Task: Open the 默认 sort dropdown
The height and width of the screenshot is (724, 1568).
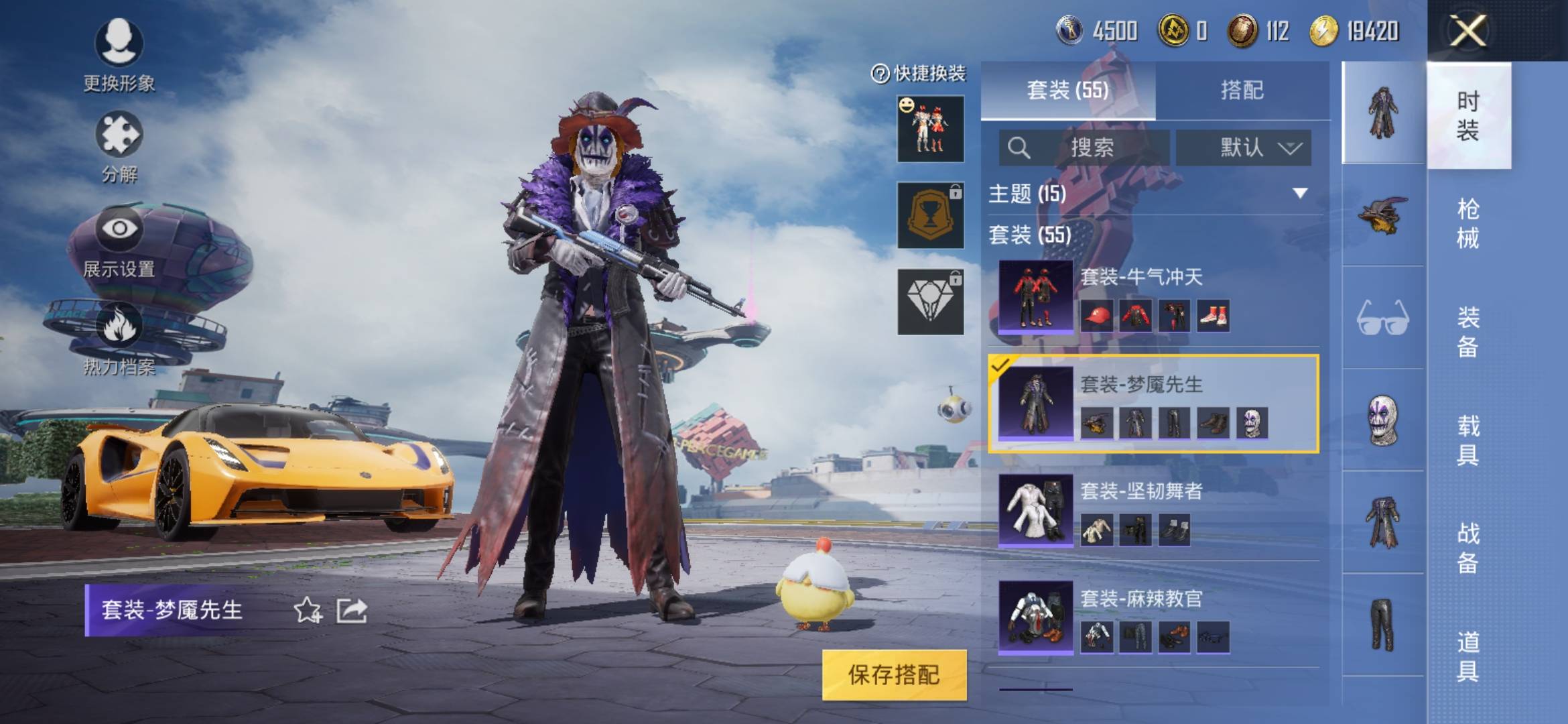Action: point(1243,147)
